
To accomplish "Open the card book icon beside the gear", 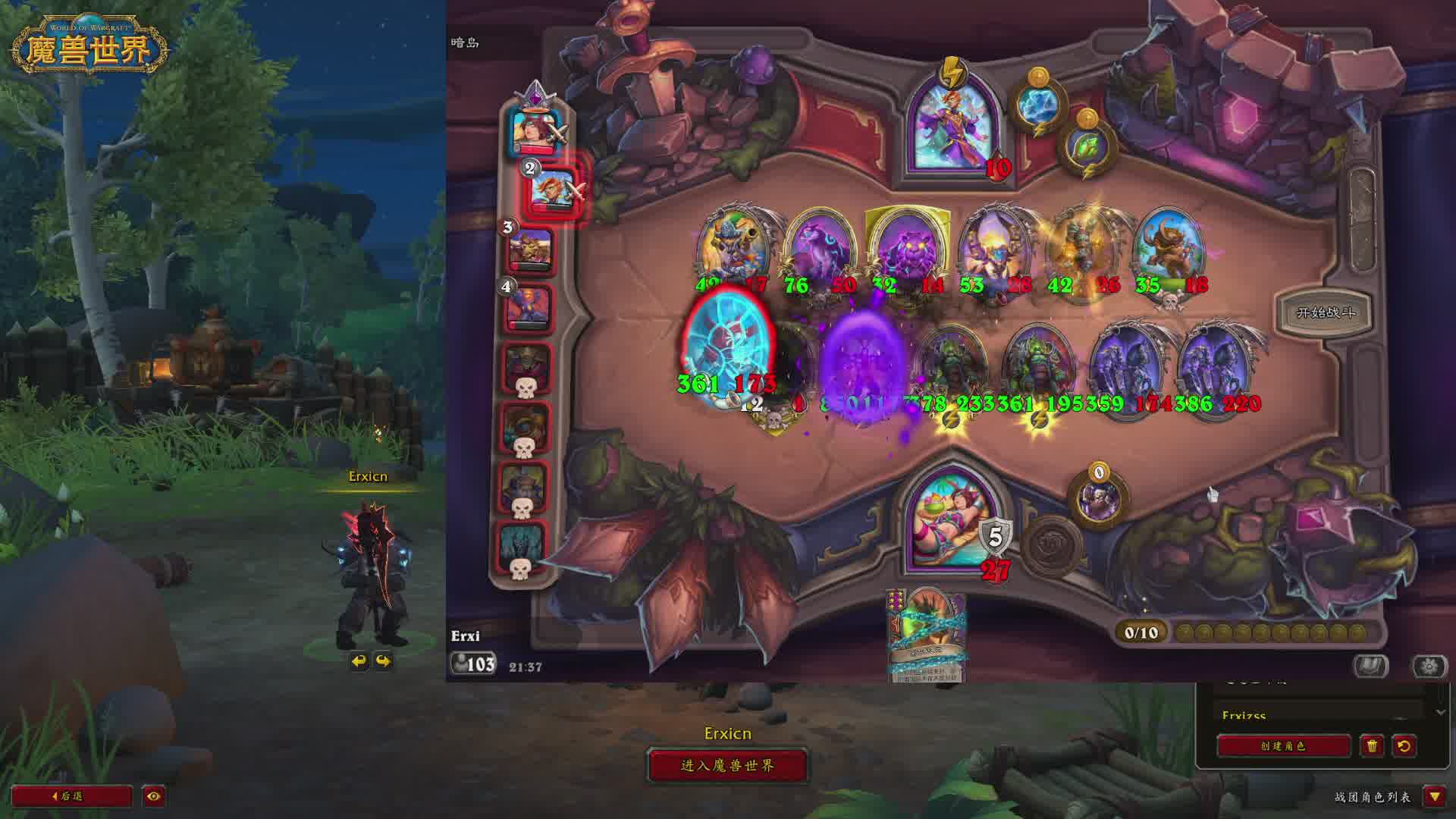I will click(1371, 666).
